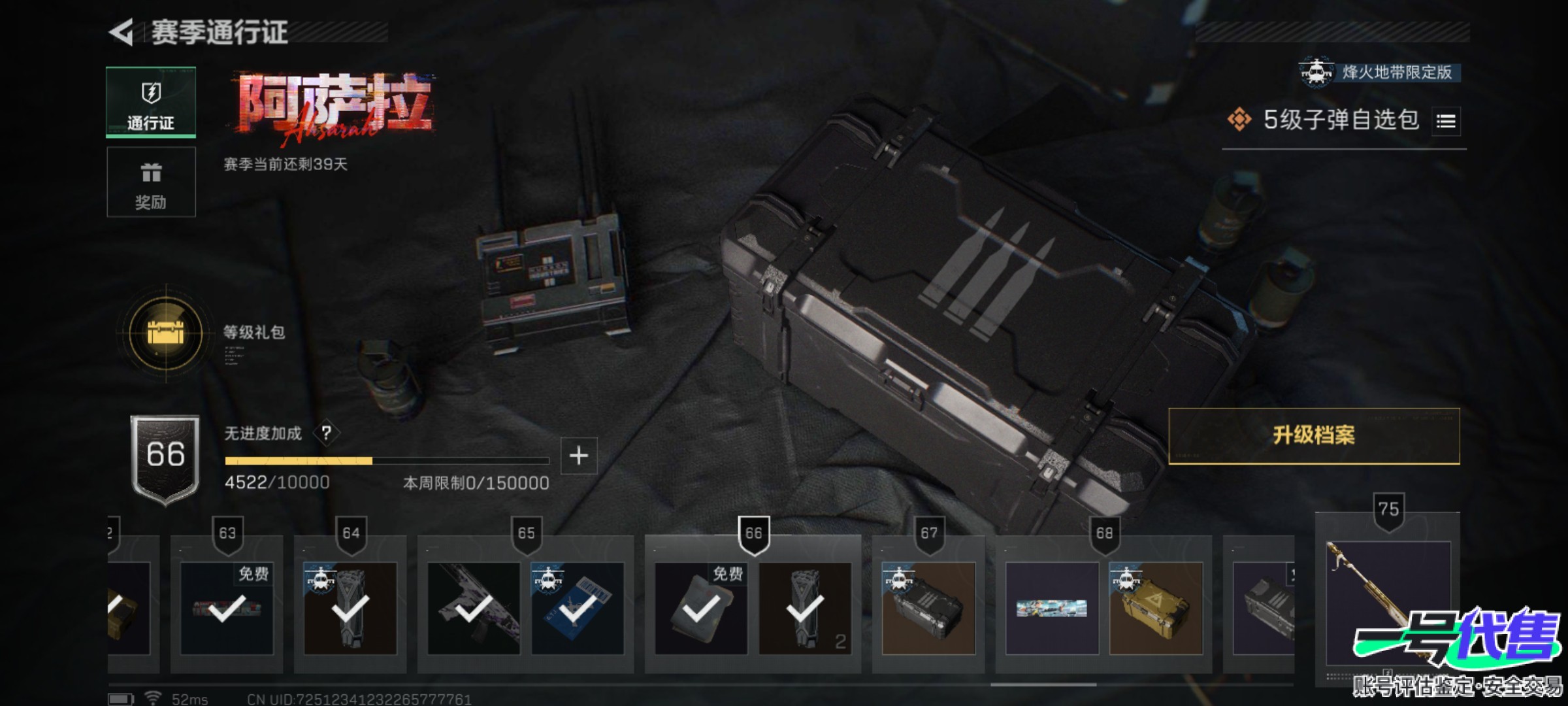
Task: Show the 无进度加成 question mark help
Action: tap(326, 433)
